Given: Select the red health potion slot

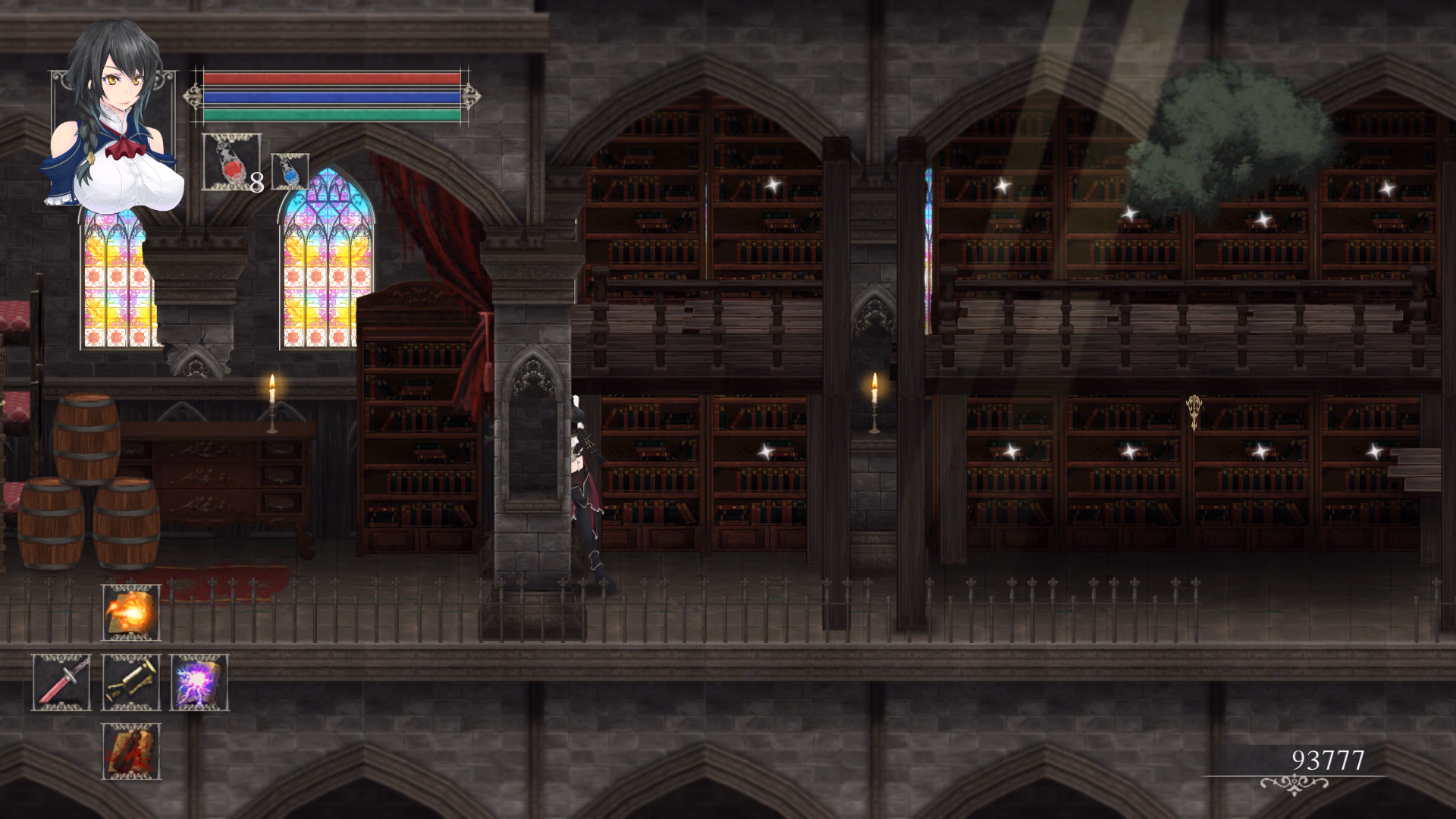Looking at the screenshot, I should tap(231, 162).
